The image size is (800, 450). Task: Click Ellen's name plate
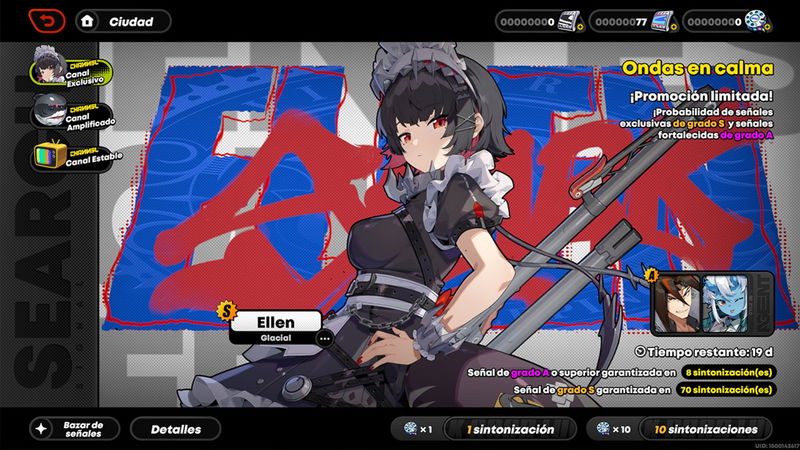click(276, 322)
